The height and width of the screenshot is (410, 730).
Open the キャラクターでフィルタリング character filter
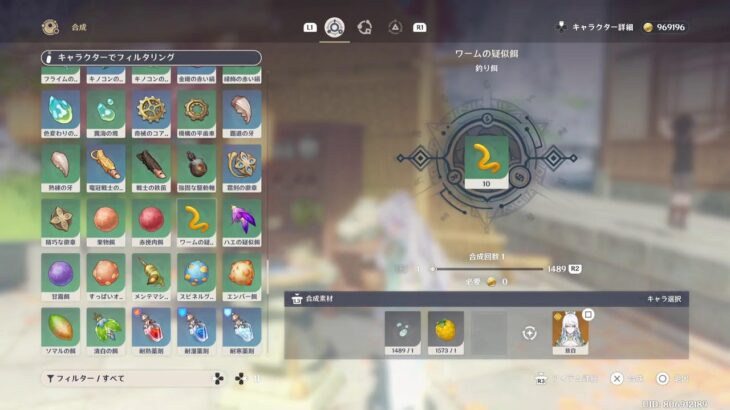pyautogui.click(x=151, y=58)
